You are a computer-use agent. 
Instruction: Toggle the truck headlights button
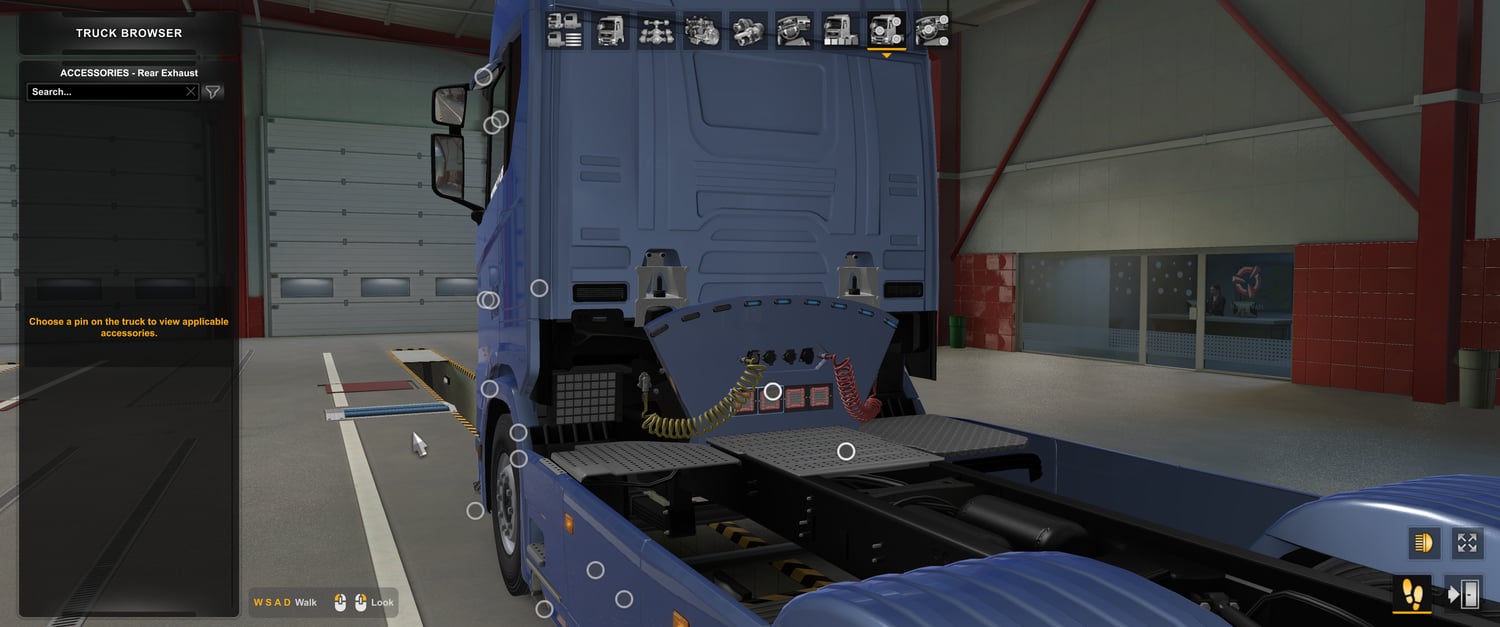[x=1424, y=543]
